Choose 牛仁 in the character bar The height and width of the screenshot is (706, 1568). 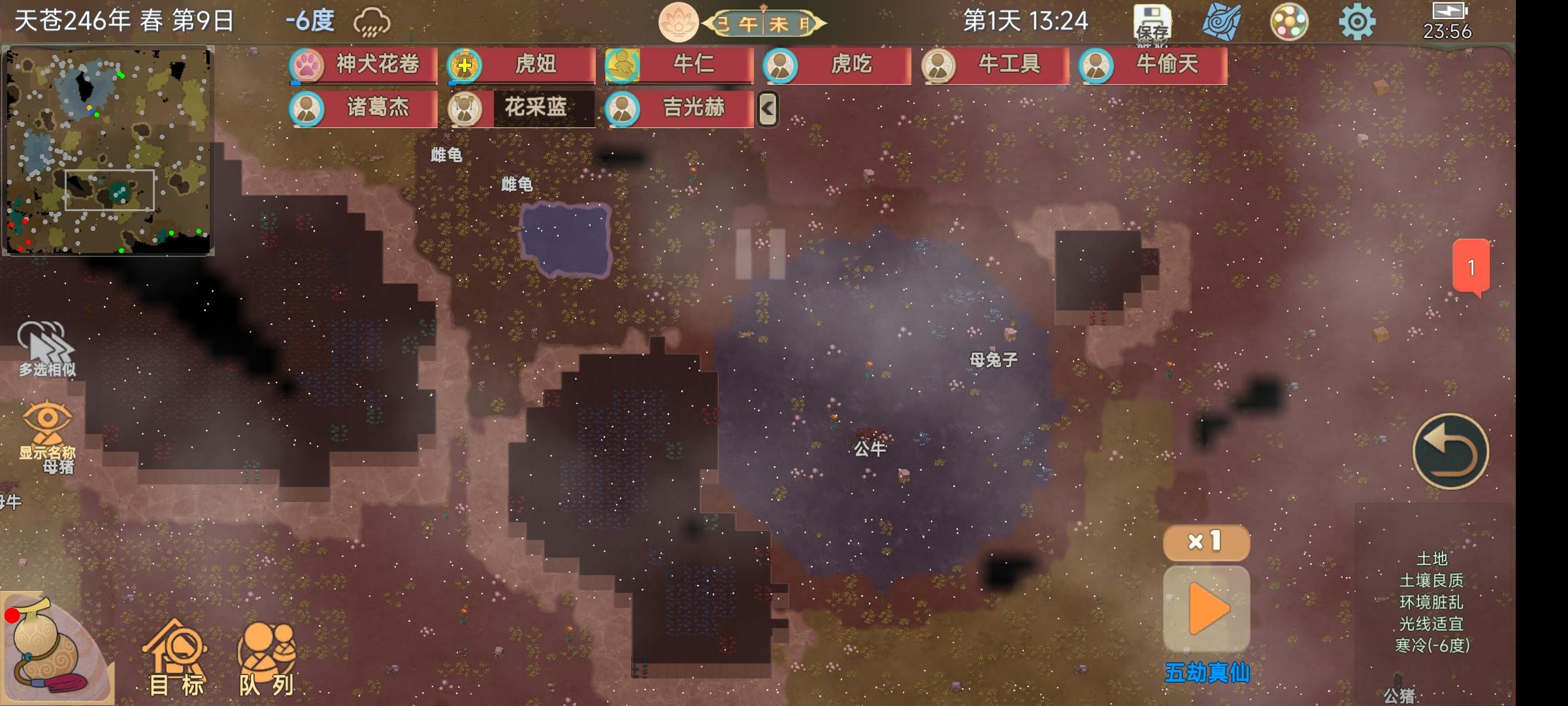pyautogui.click(x=679, y=65)
